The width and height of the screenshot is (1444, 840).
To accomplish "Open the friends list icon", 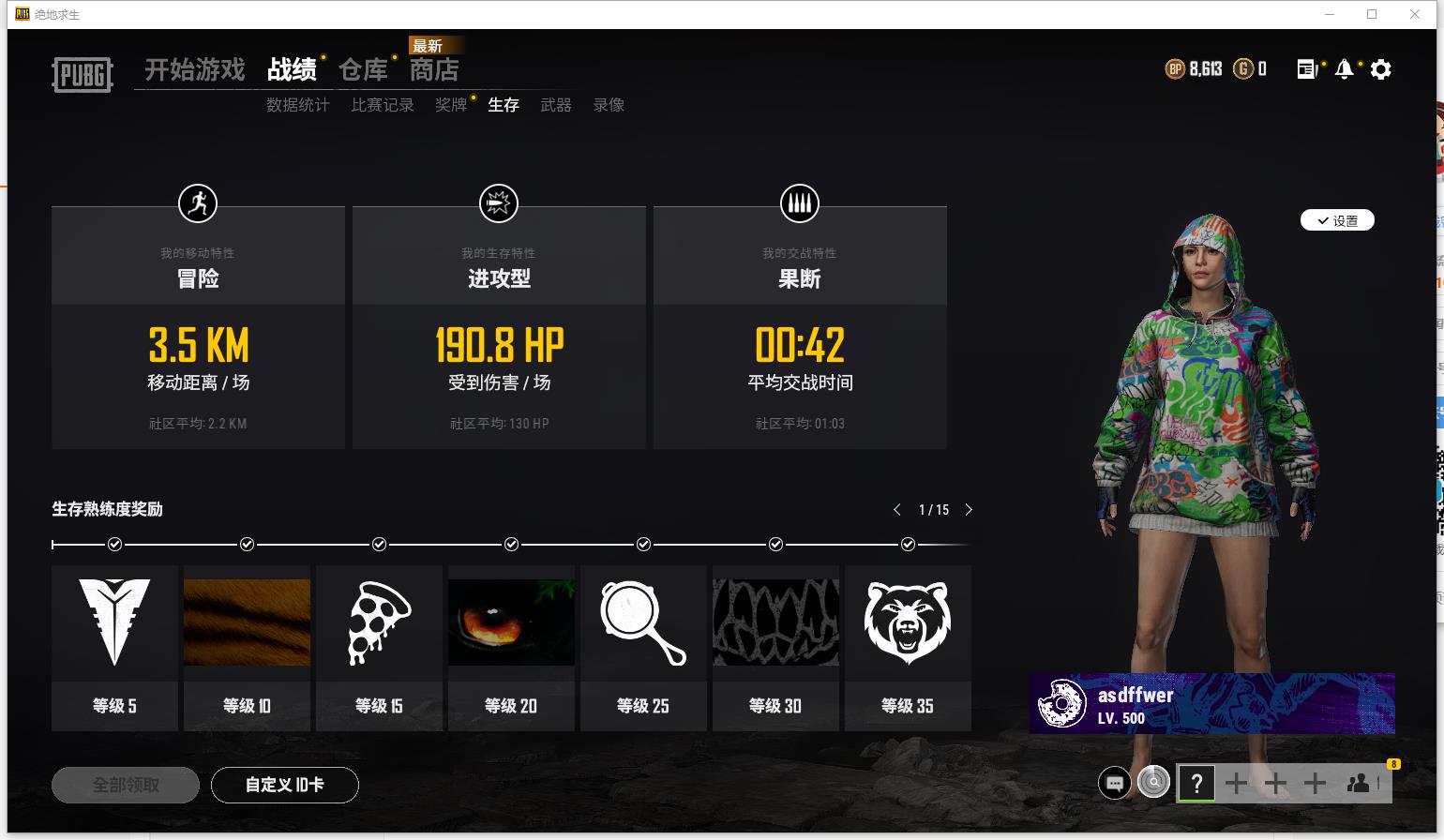I will pyautogui.click(x=1360, y=783).
